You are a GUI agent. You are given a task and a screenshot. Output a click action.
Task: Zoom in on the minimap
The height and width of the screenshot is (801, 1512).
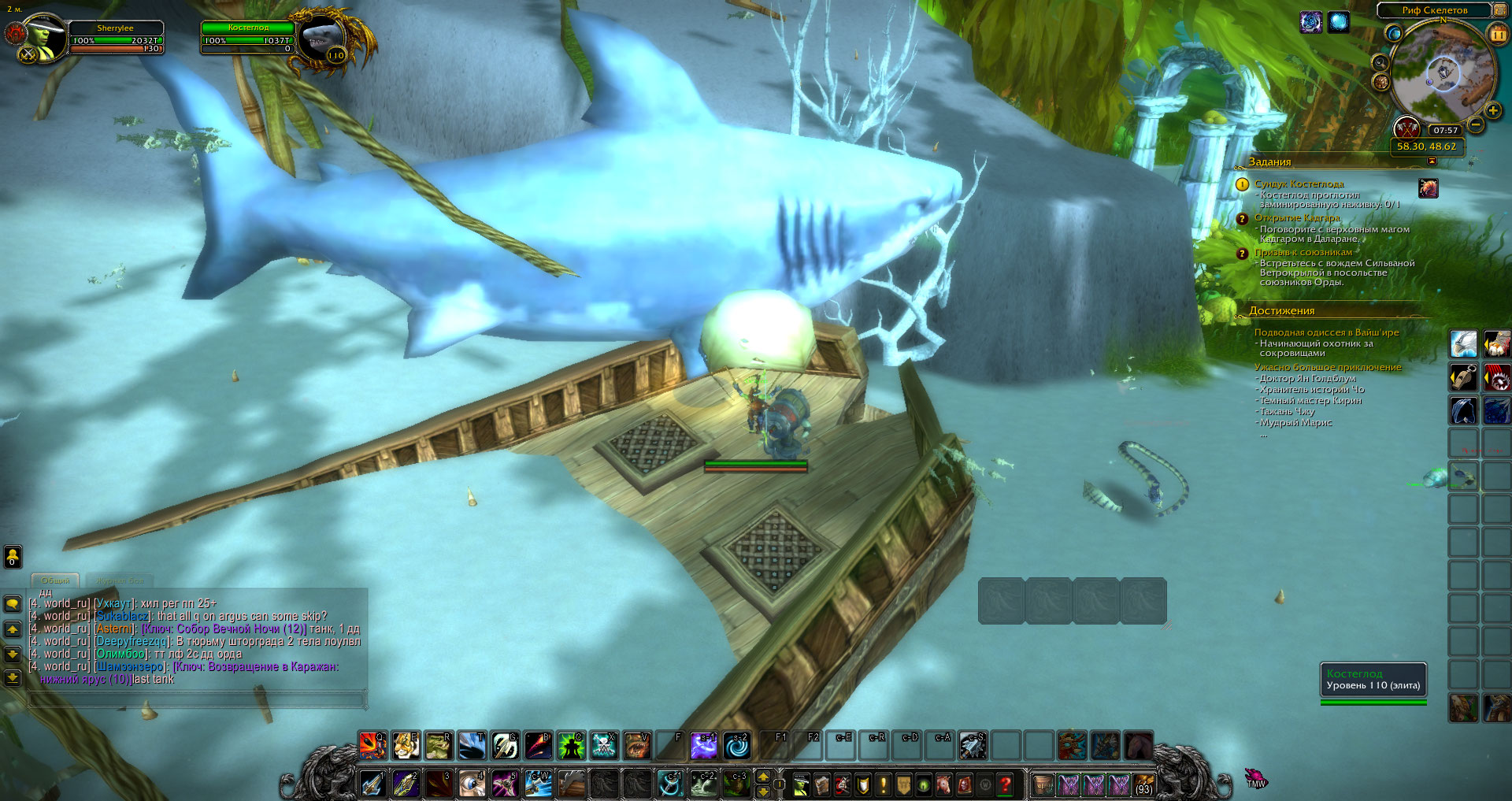point(1492,110)
